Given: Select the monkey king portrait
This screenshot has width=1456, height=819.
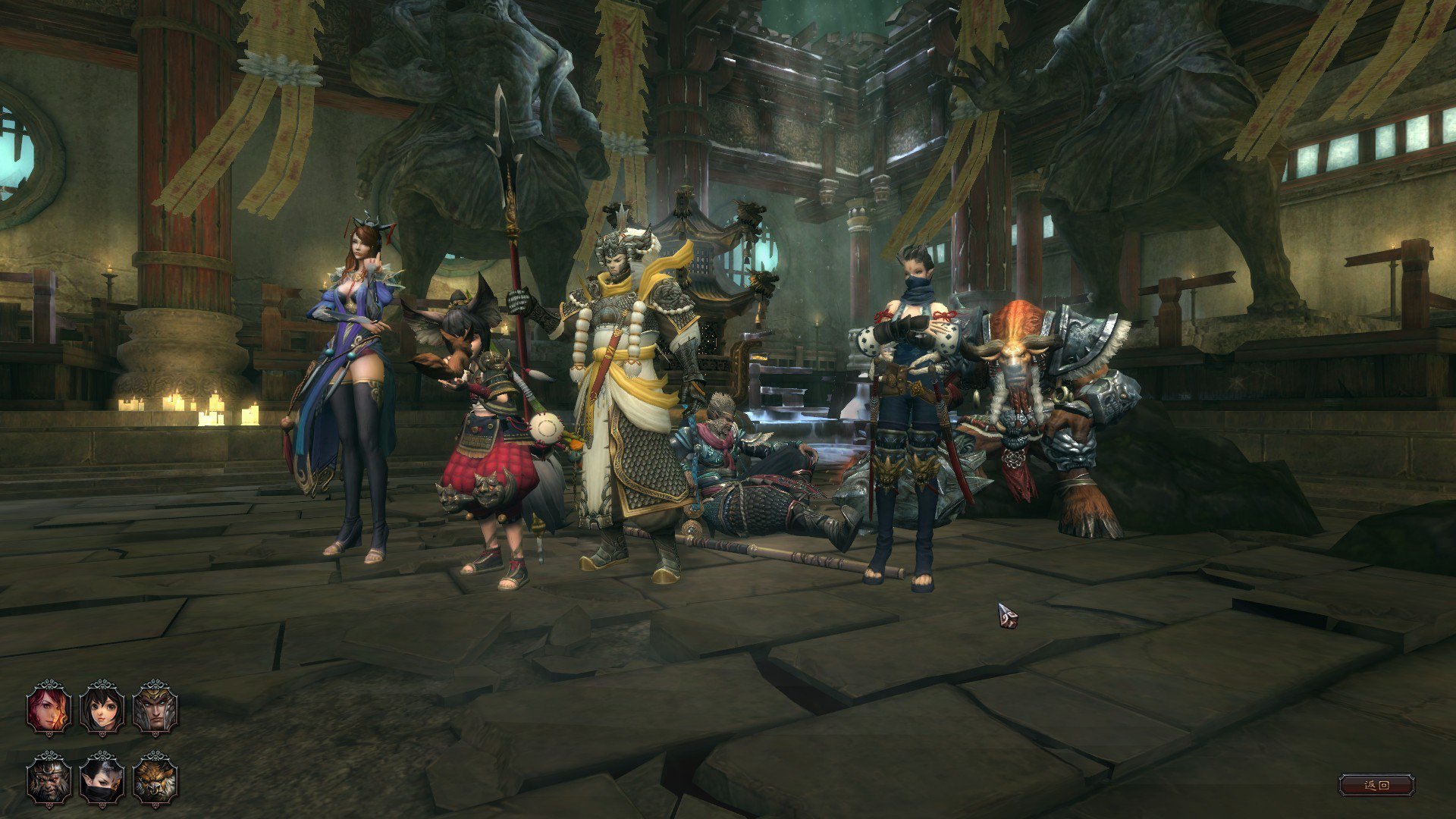Looking at the screenshot, I should tap(49, 779).
